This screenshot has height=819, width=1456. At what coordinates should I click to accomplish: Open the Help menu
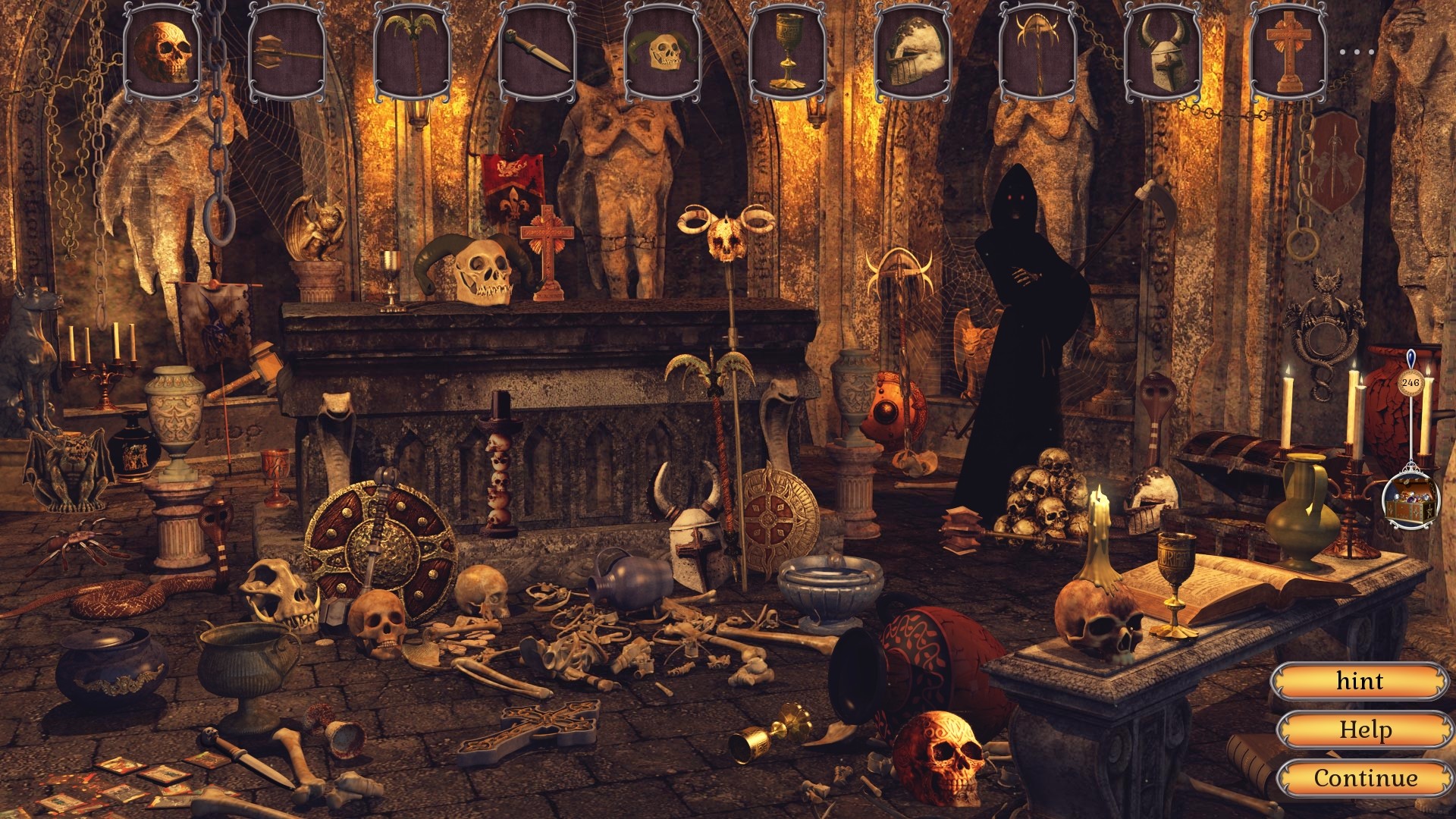1363,729
